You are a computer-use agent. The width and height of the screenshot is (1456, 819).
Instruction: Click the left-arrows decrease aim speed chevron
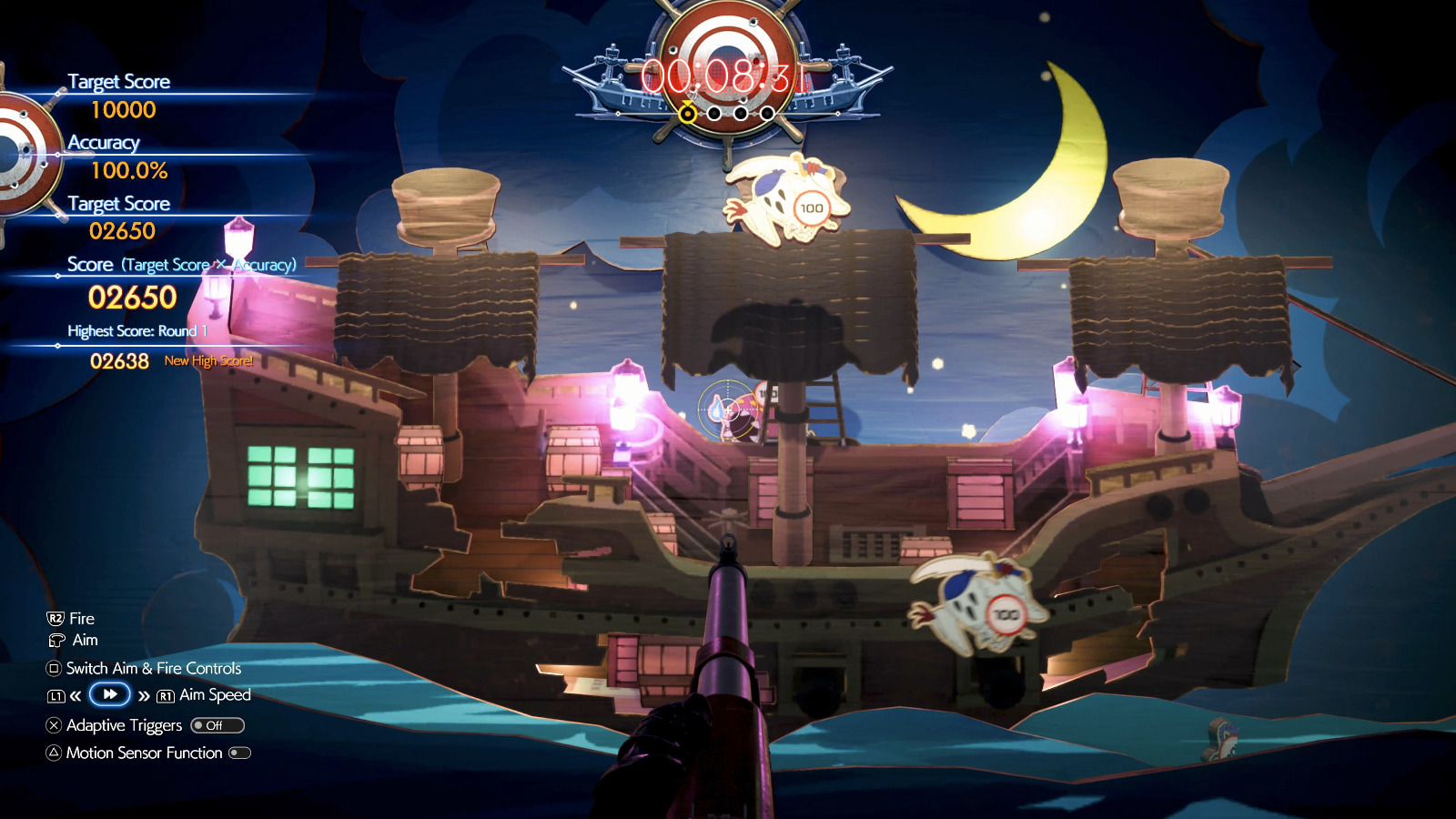75,696
